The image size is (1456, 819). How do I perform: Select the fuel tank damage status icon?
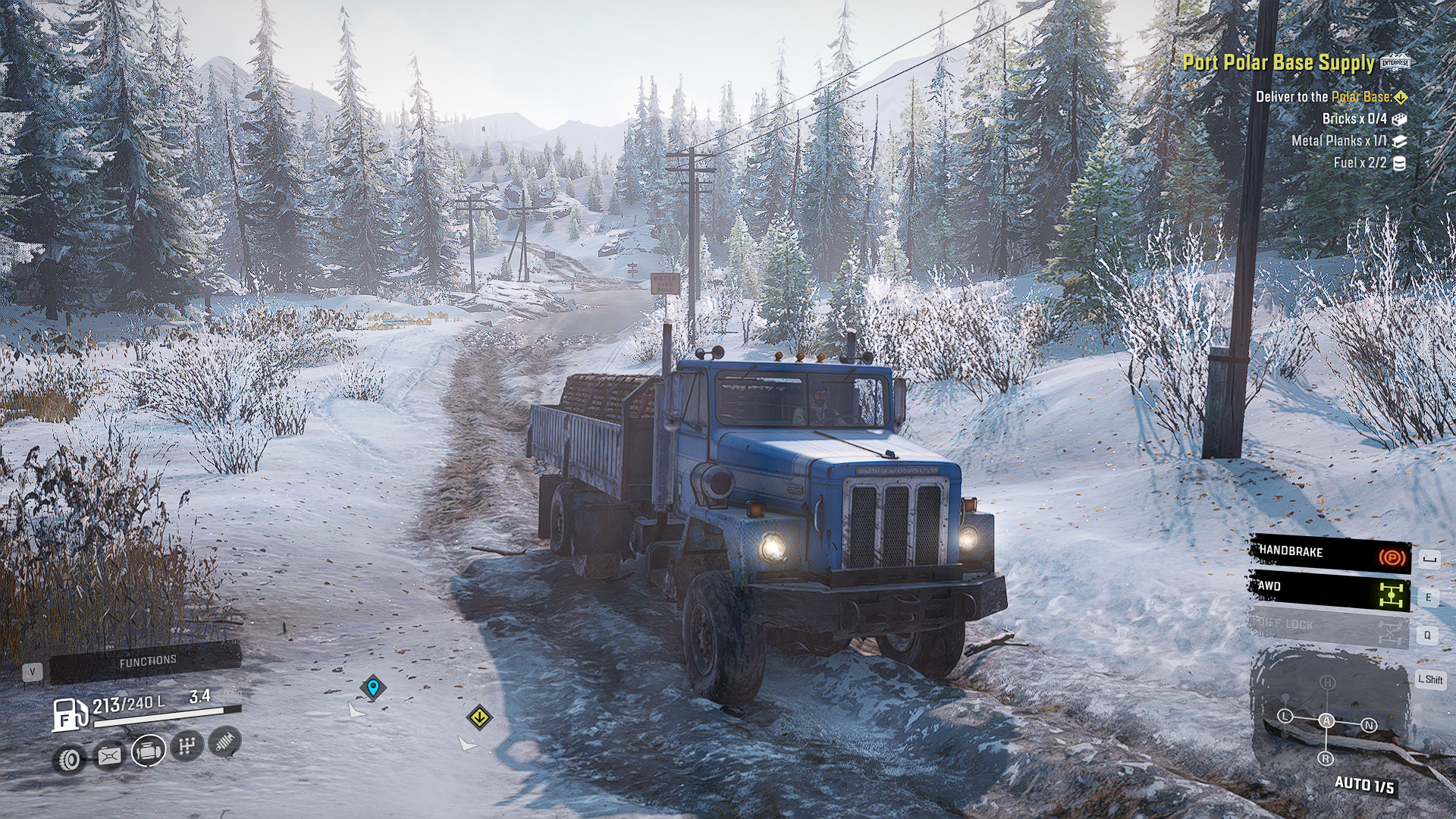109,755
